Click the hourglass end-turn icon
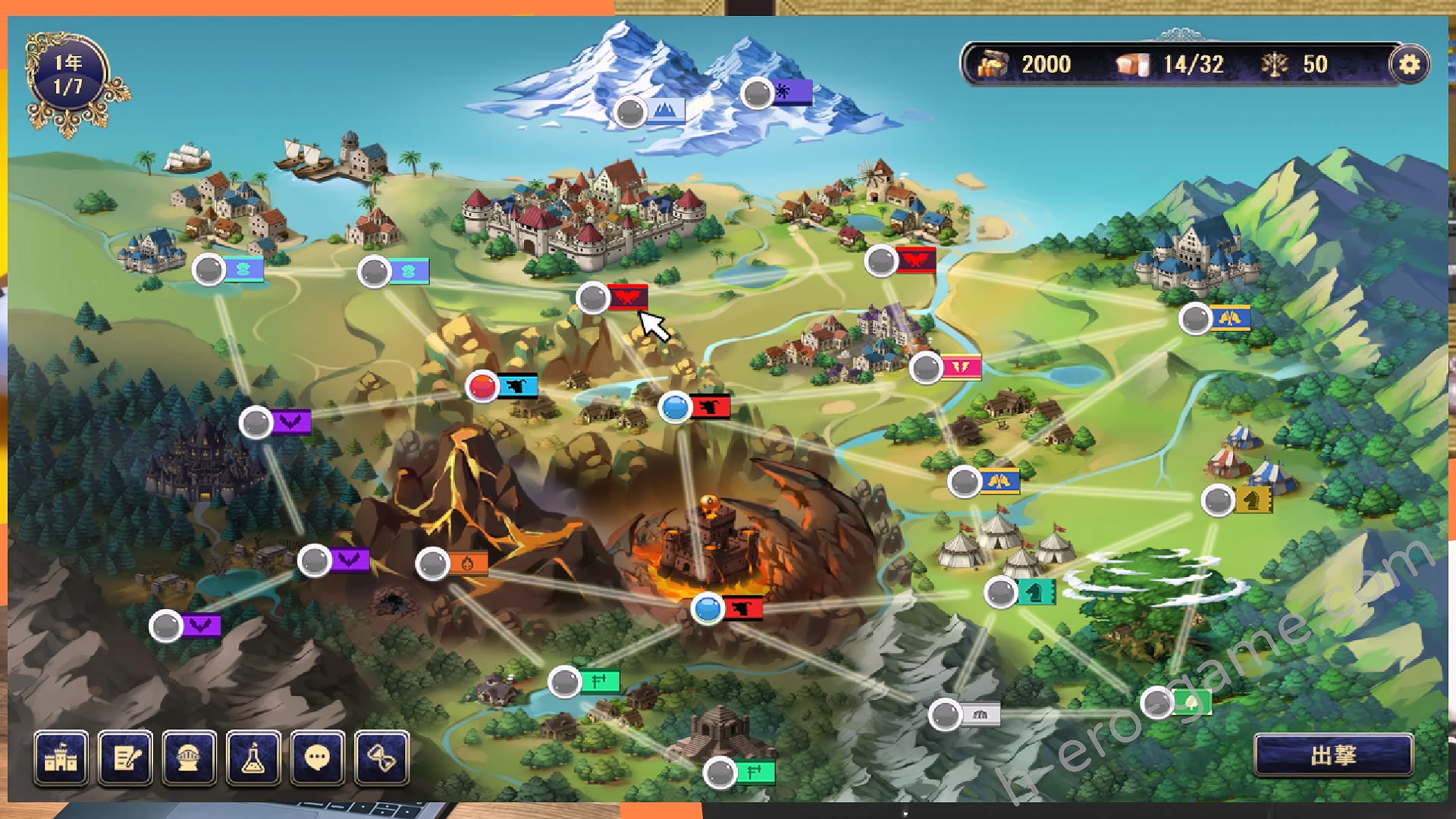 [381, 757]
